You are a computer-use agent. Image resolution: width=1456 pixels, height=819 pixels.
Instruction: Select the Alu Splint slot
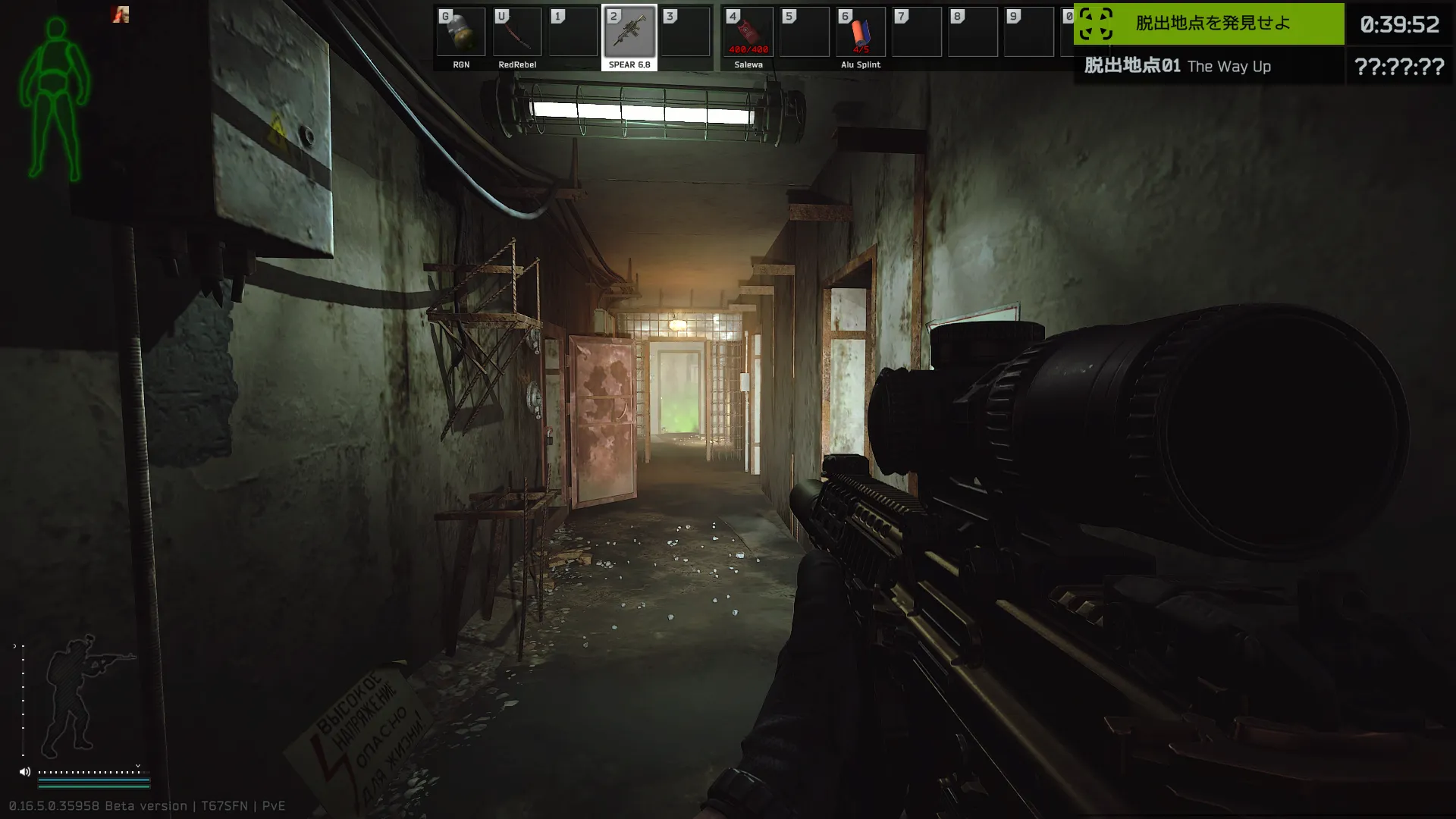click(860, 33)
